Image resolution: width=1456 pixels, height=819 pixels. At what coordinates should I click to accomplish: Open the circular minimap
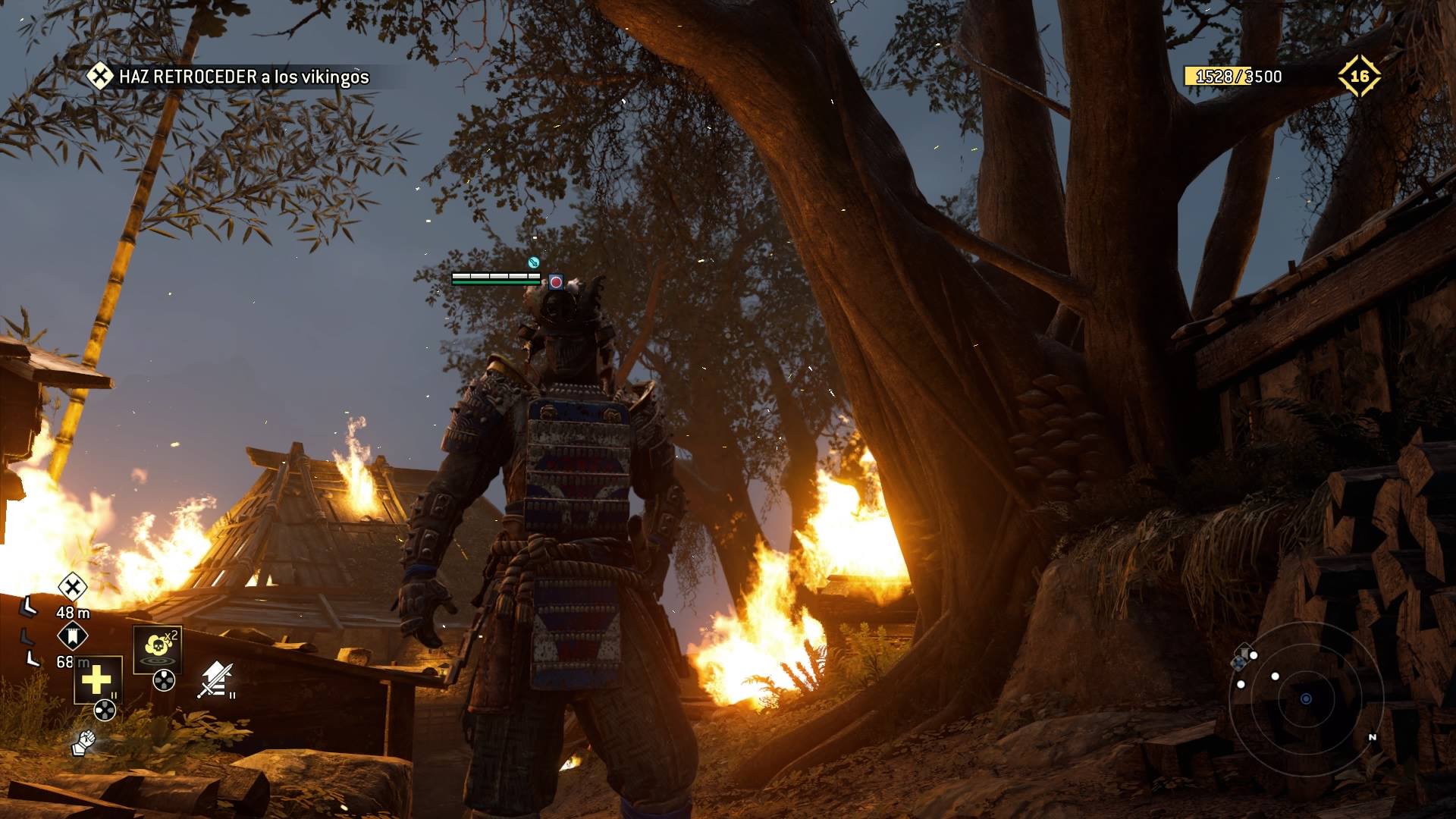click(x=1306, y=698)
